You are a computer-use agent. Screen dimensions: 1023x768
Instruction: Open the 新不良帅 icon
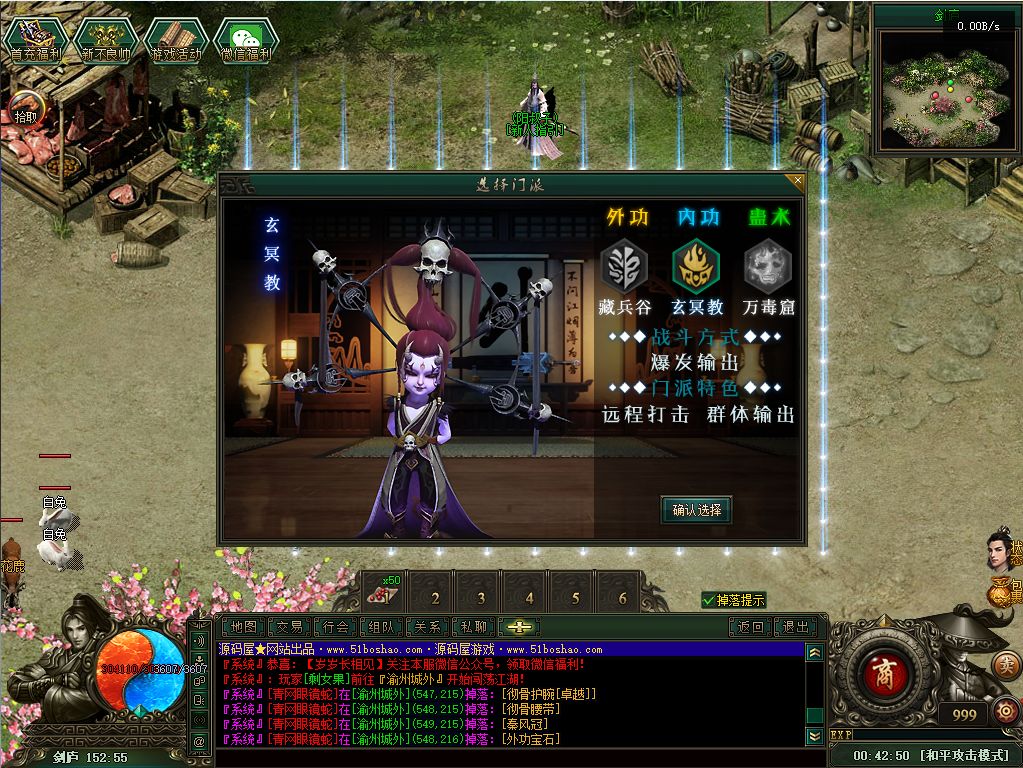pyautogui.click(x=105, y=40)
